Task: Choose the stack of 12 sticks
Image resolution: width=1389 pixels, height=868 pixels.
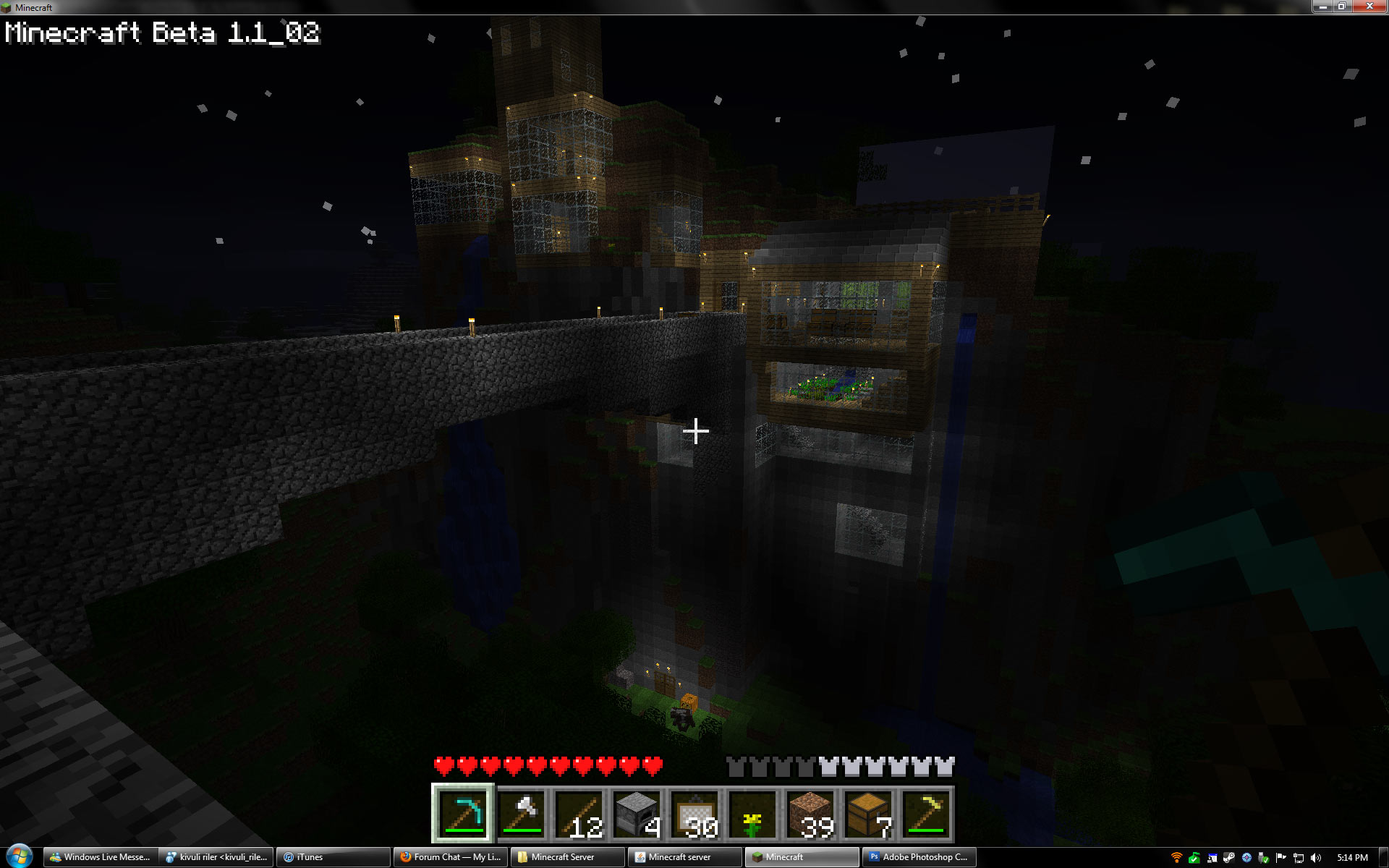Action: tap(579, 814)
